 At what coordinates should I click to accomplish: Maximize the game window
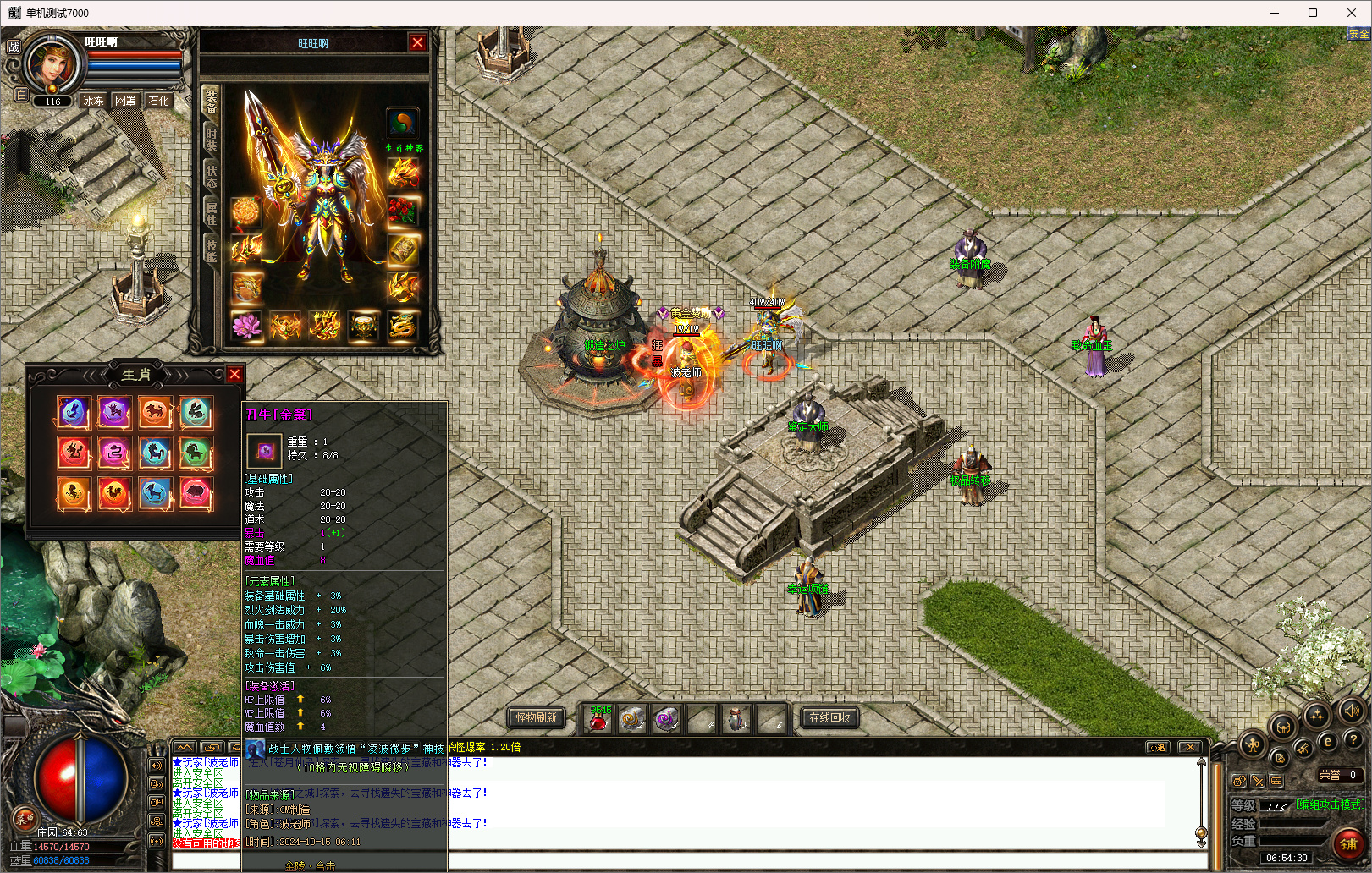(x=1313, y=13)
